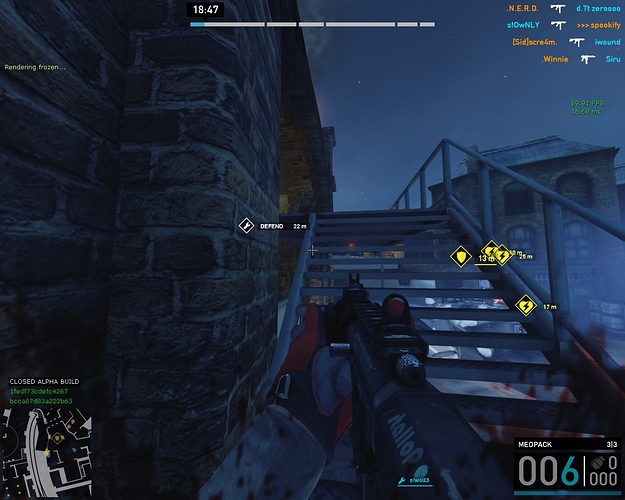Click the 17 m lightning-heart teammate marker
The height and width of the screenshot is (500, 625).
click(525, 304)
